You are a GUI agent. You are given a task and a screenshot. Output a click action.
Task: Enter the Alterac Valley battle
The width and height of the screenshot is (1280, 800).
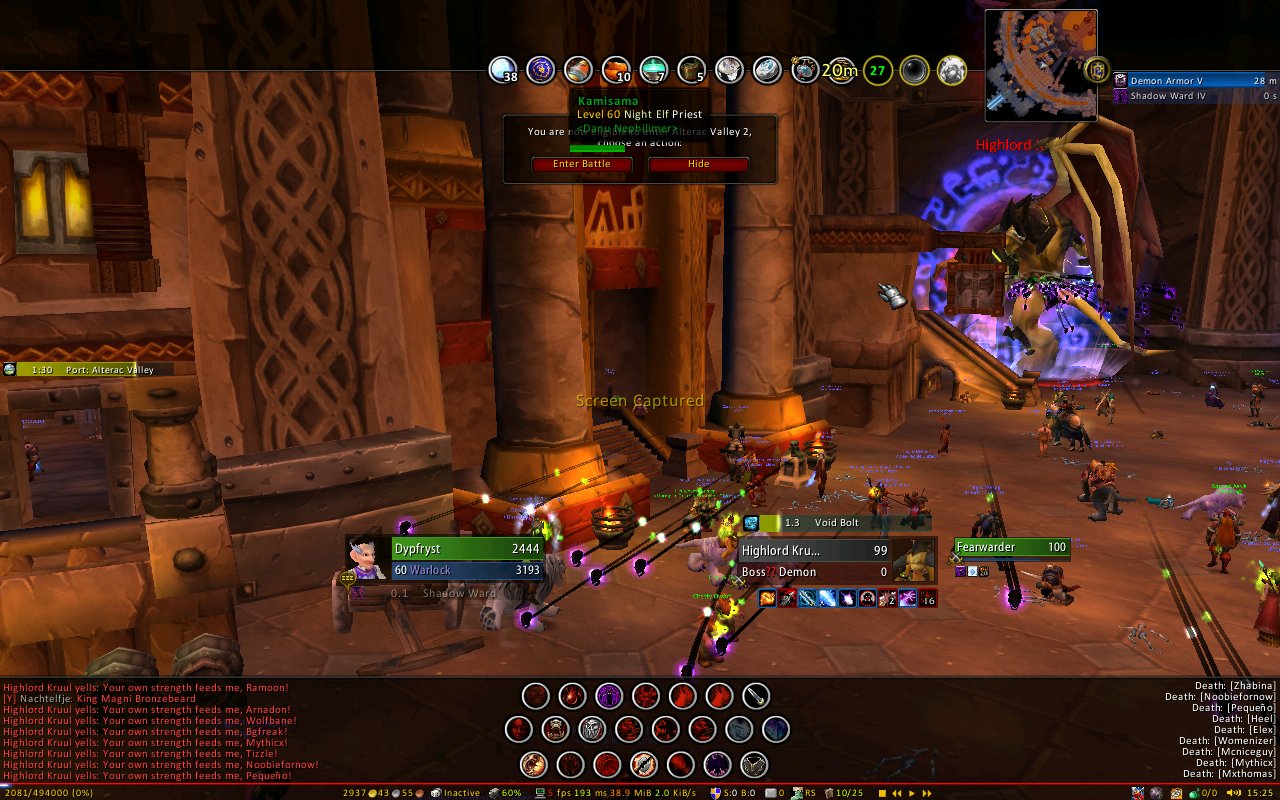[x=581, y=164]
